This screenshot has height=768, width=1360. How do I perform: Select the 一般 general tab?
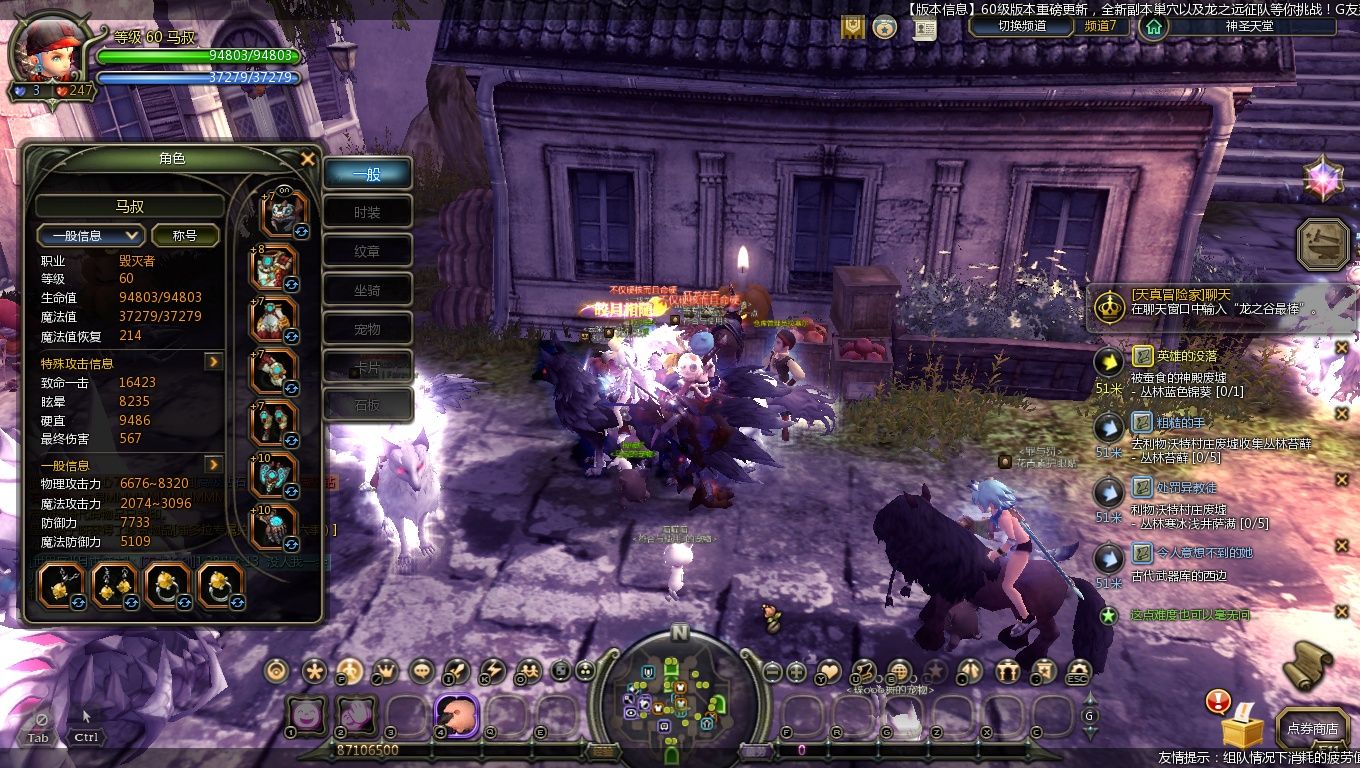(367, 173)
